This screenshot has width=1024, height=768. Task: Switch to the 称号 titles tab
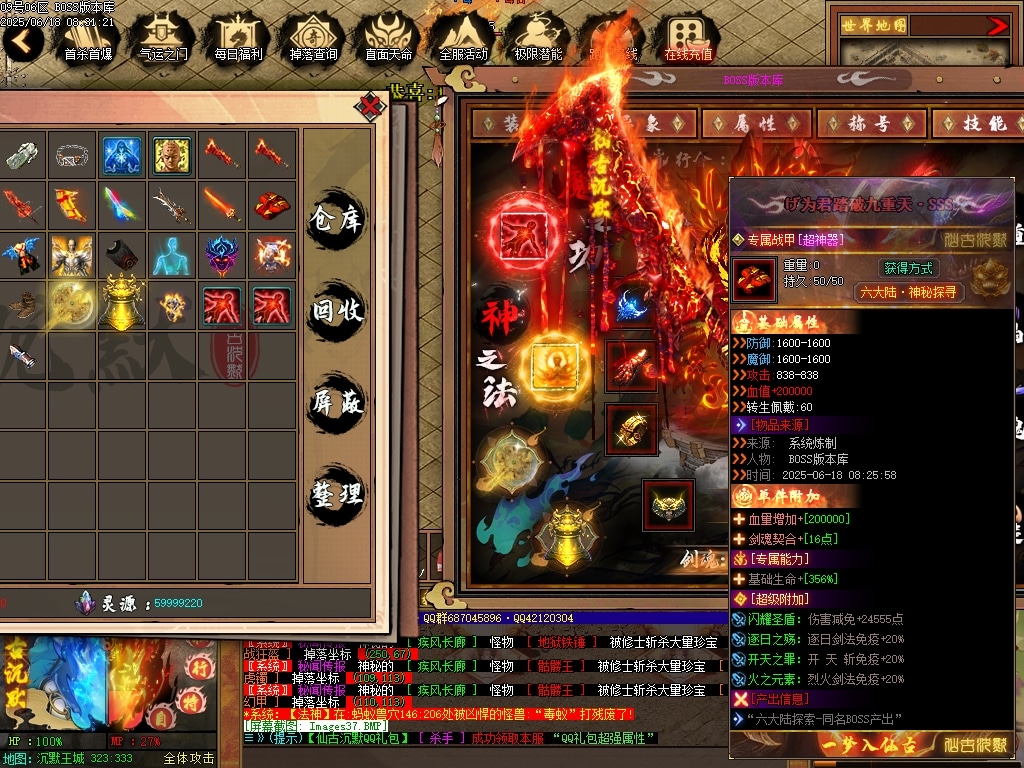pyautogui.click(x=869, y=123)
